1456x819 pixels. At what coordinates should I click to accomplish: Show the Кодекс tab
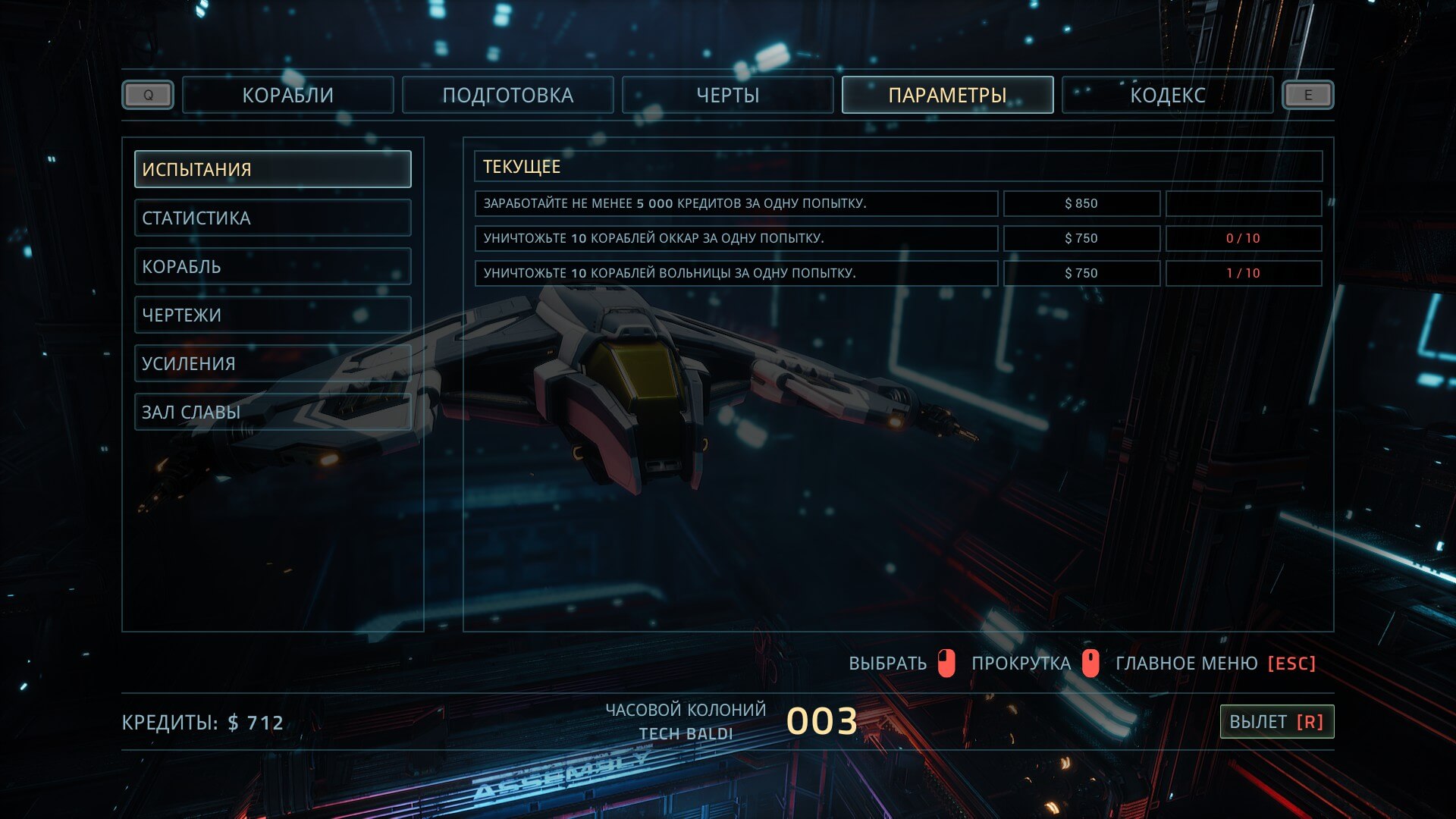pyautogui.click(x=1167, y=96)
